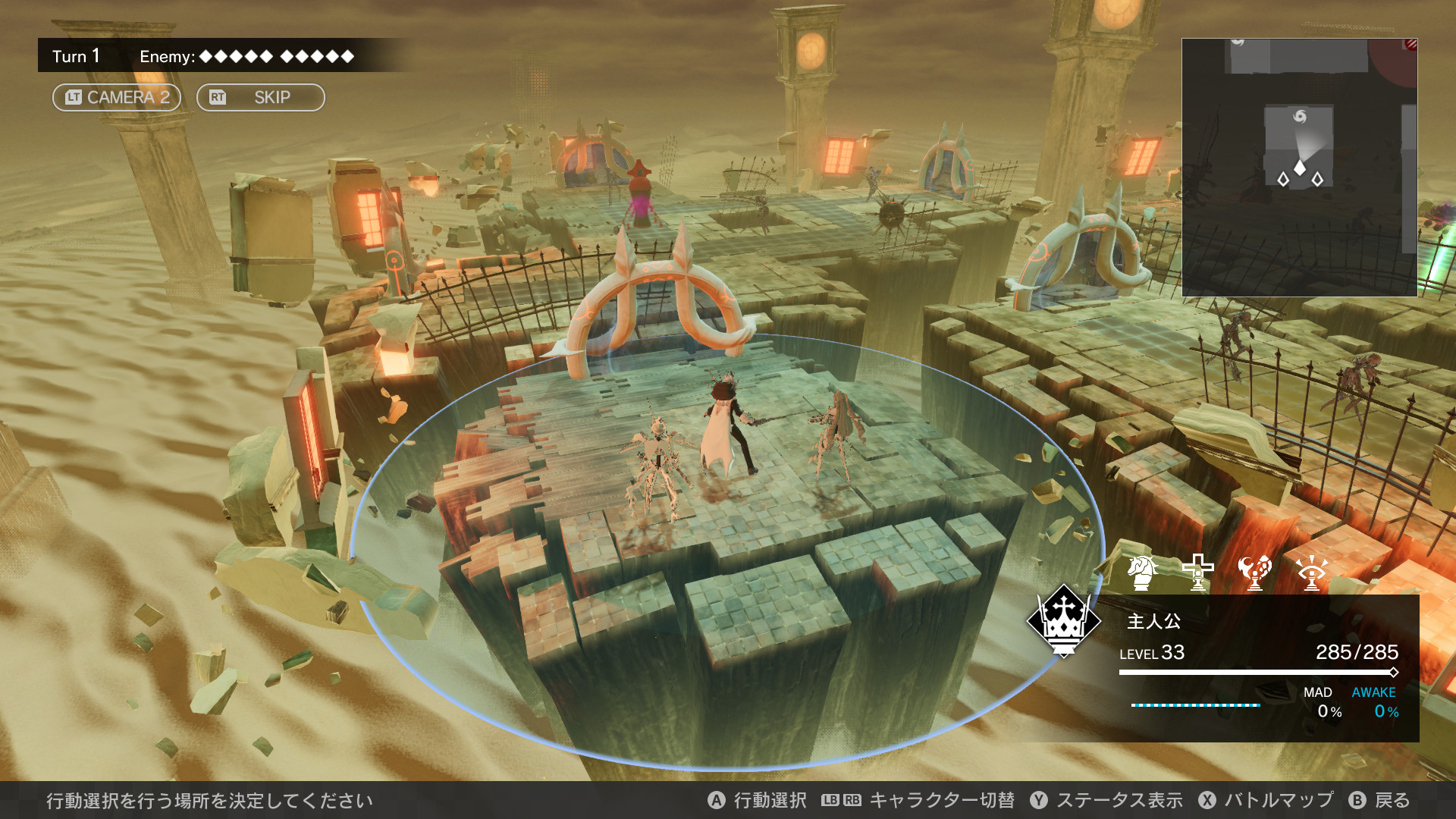The height and width of the screenshot is (819, 1456).
Task: Switch view with the CAMERA 2 button
Action: click(x=116, y=97)
